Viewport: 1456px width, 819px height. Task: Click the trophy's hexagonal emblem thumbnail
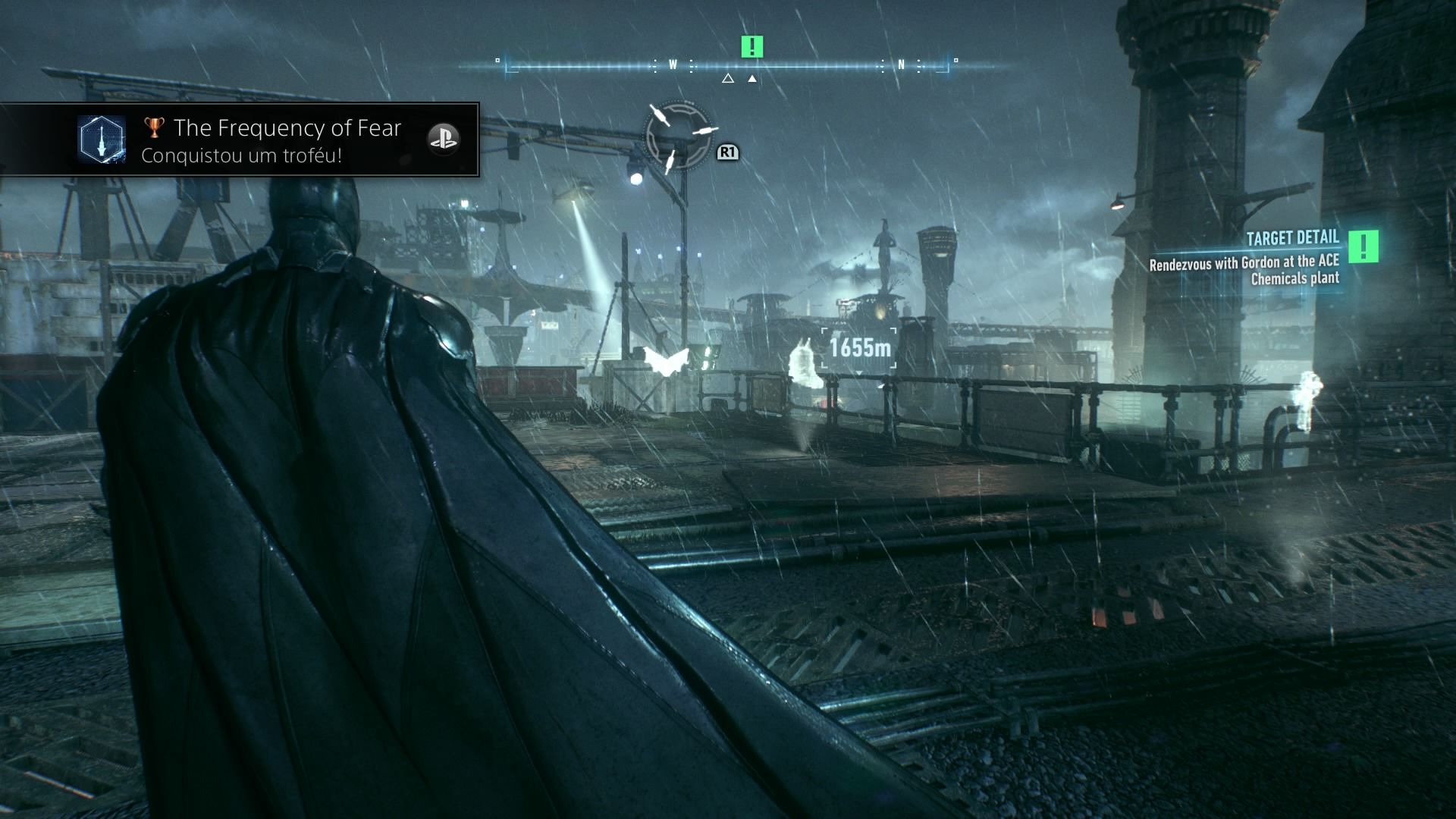click(102, 140)
